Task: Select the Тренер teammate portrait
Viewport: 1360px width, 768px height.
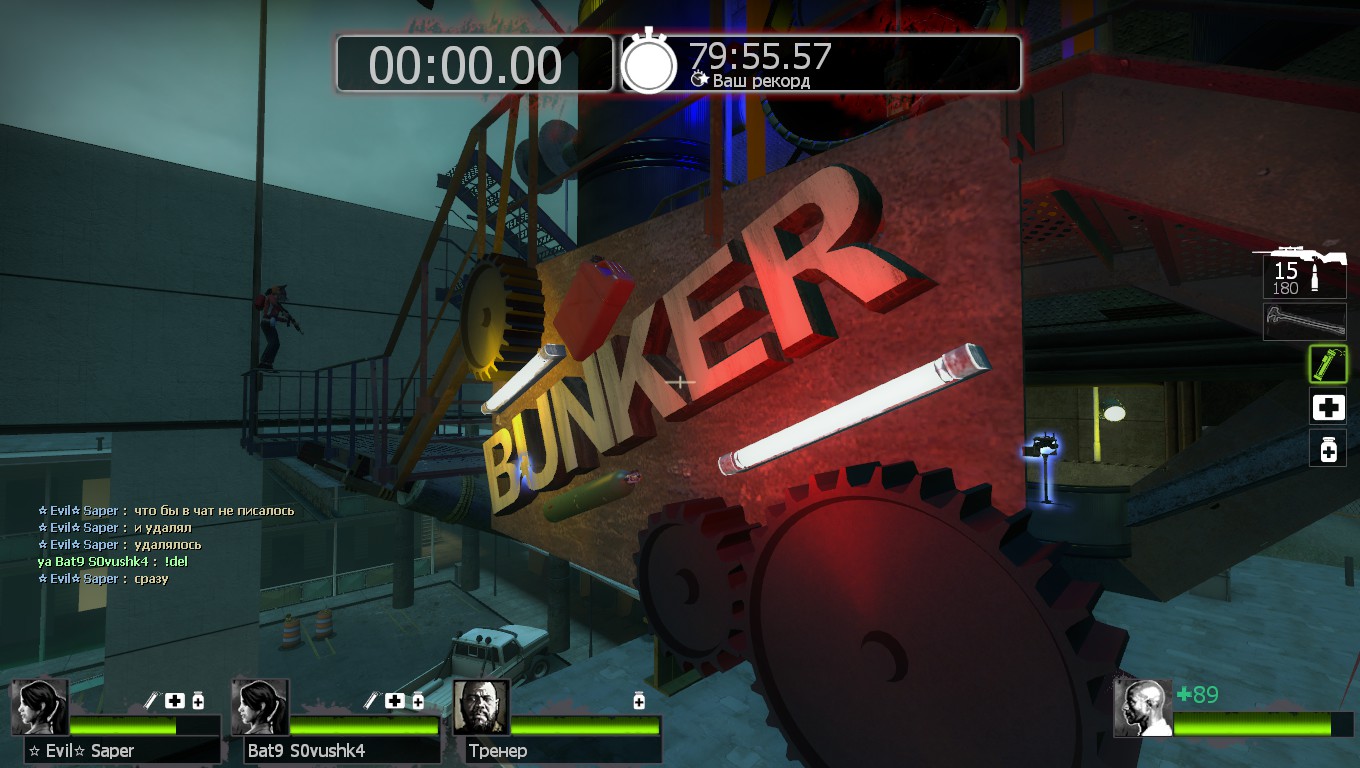Action: (481, 707)
